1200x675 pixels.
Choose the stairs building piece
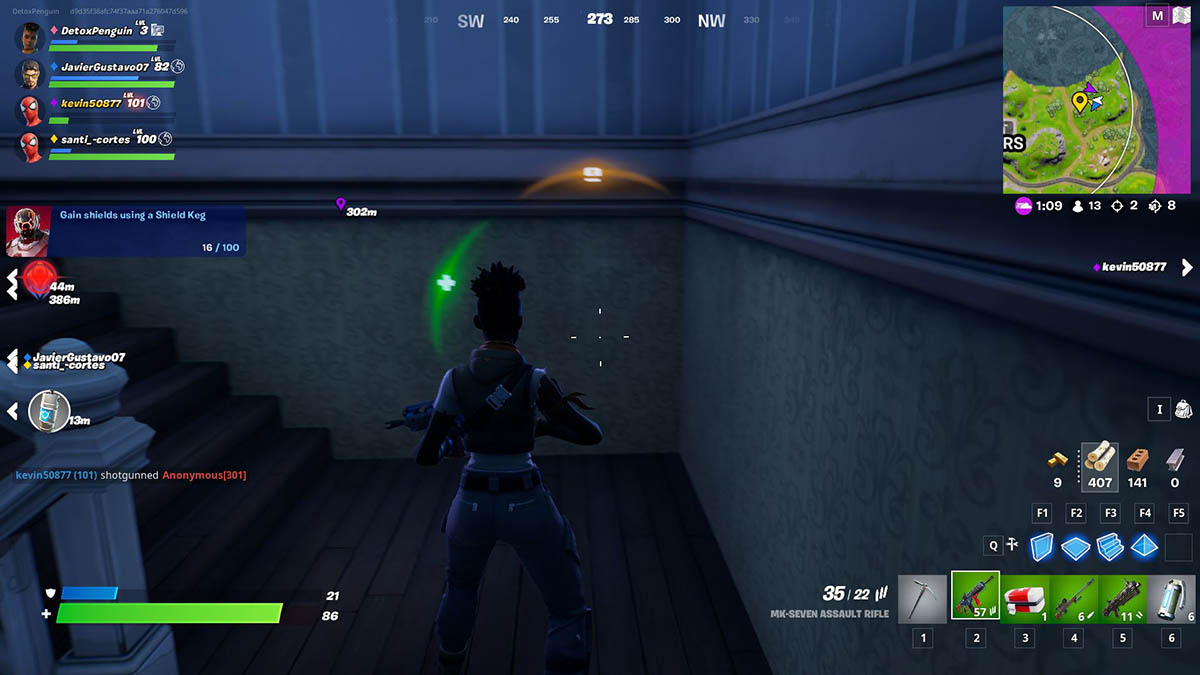point(1111,546)
